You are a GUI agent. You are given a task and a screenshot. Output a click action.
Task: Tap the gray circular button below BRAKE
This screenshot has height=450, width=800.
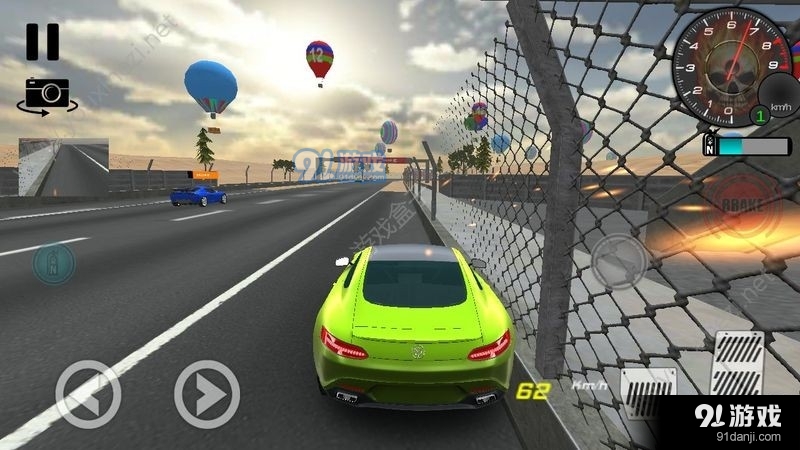click(x=619, y=262)
